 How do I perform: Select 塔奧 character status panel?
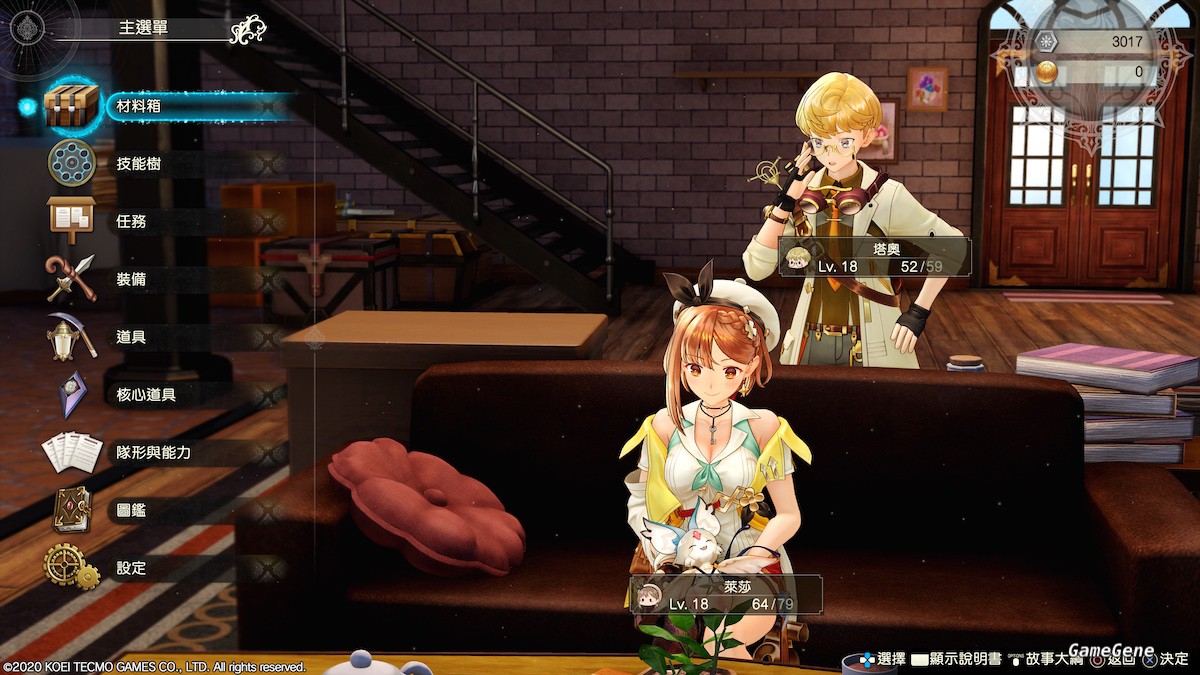[x=875, y=256]
